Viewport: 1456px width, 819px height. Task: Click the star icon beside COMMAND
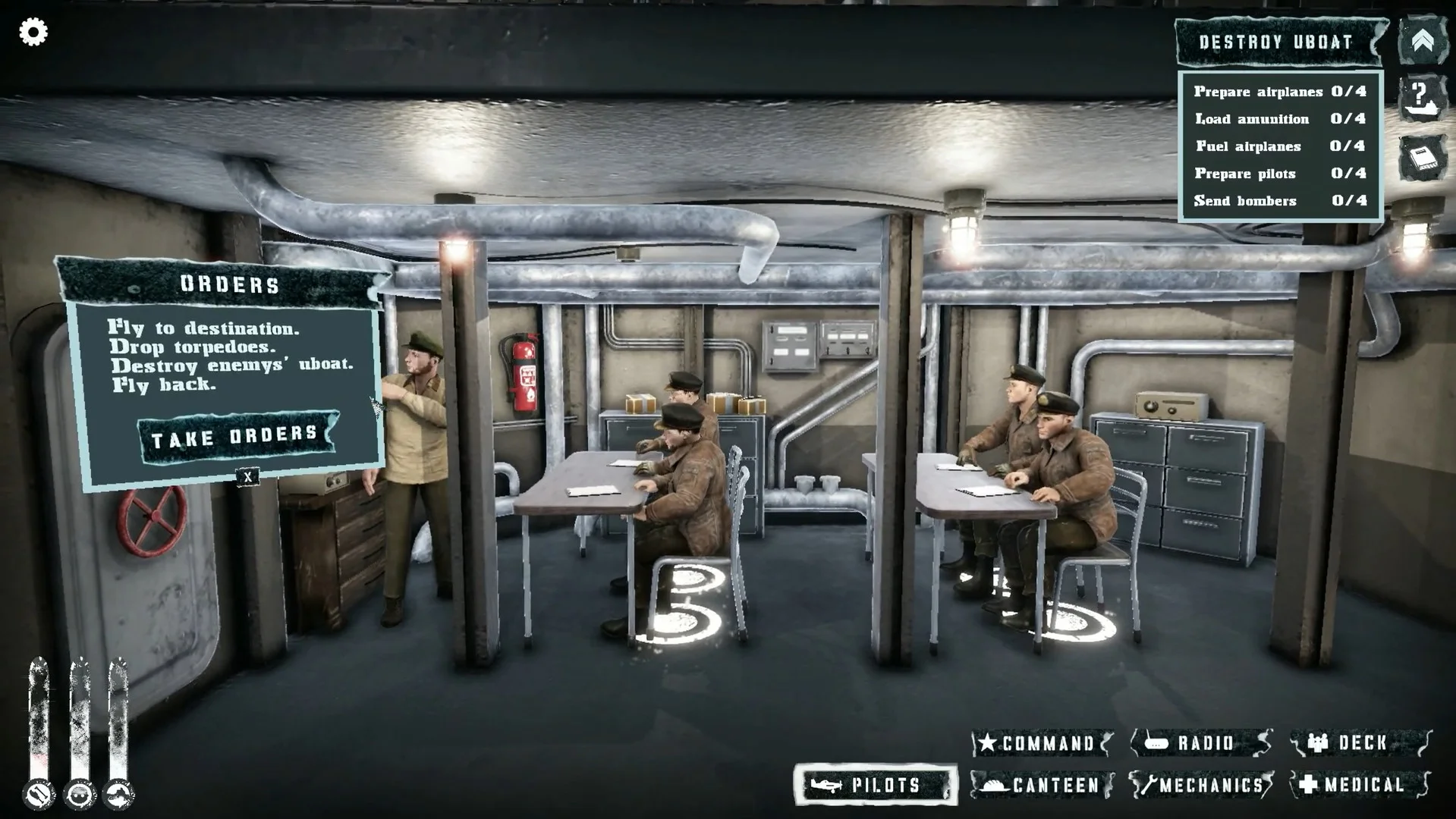(989, 744)
